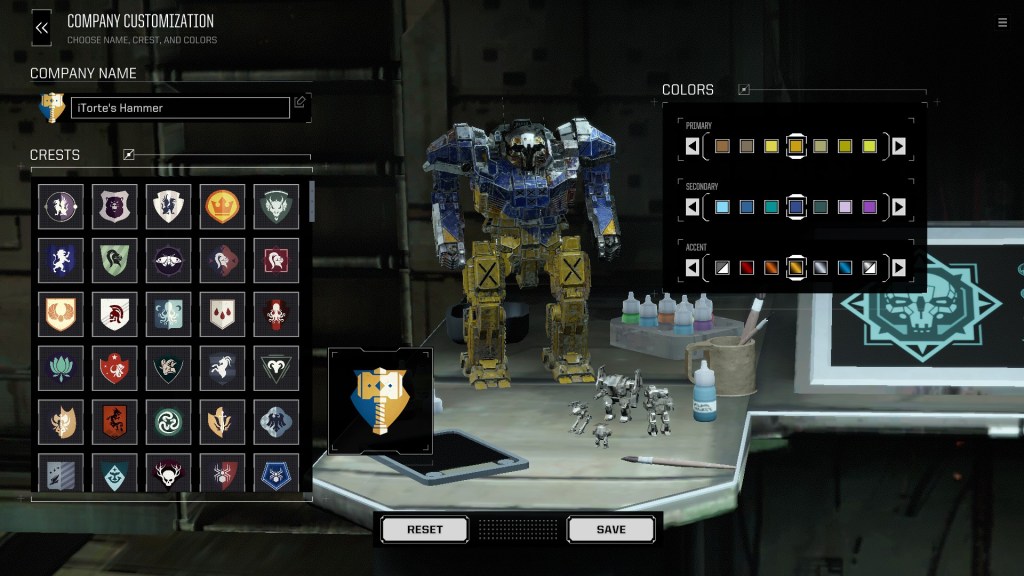Image resolution: width=1024 pixels, height=576 pixels.
Task: Choose the gold crown crest
Action: click(x=222, y=205)
